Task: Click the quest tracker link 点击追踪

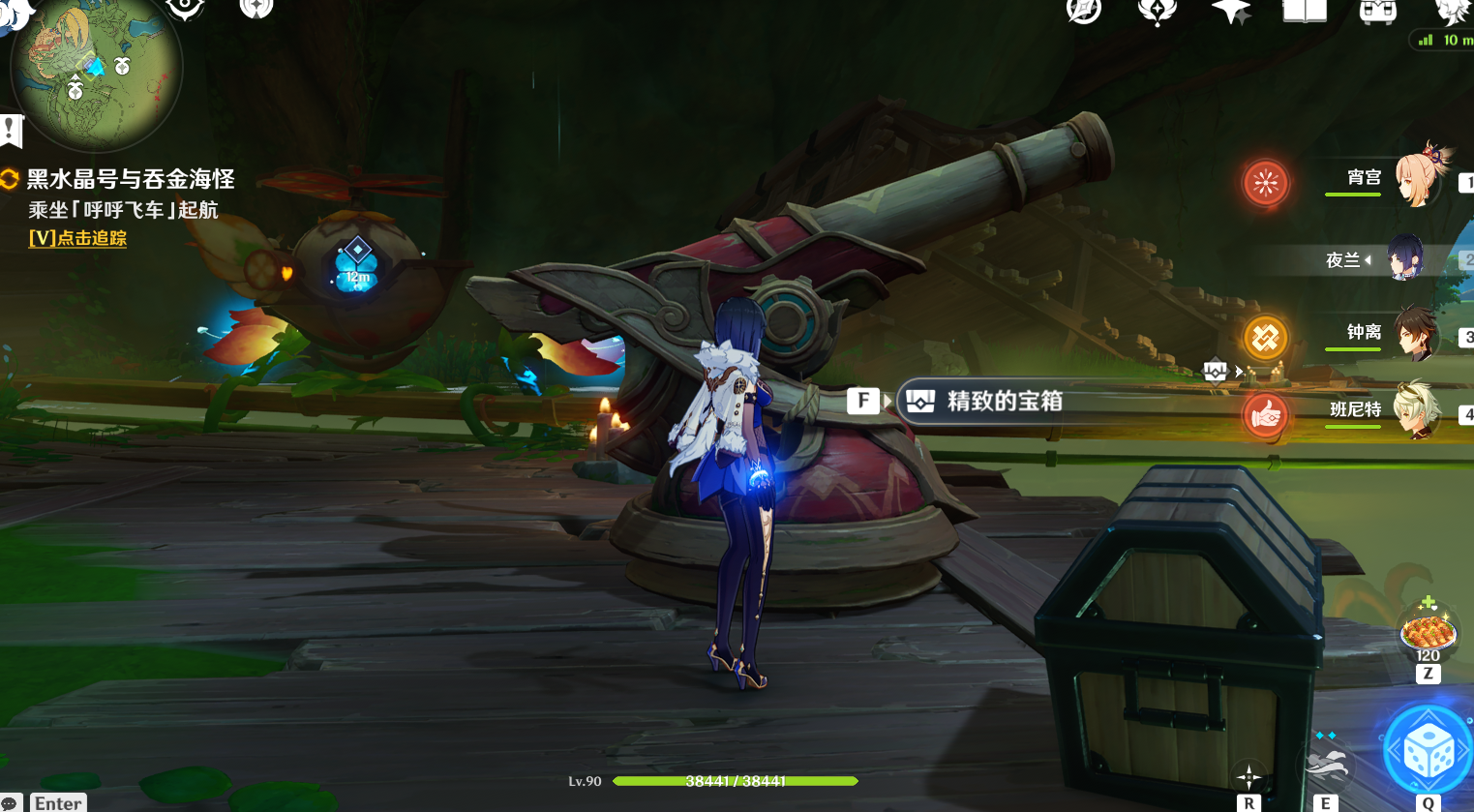Action: pyautogui.click(x=78, y=238)
